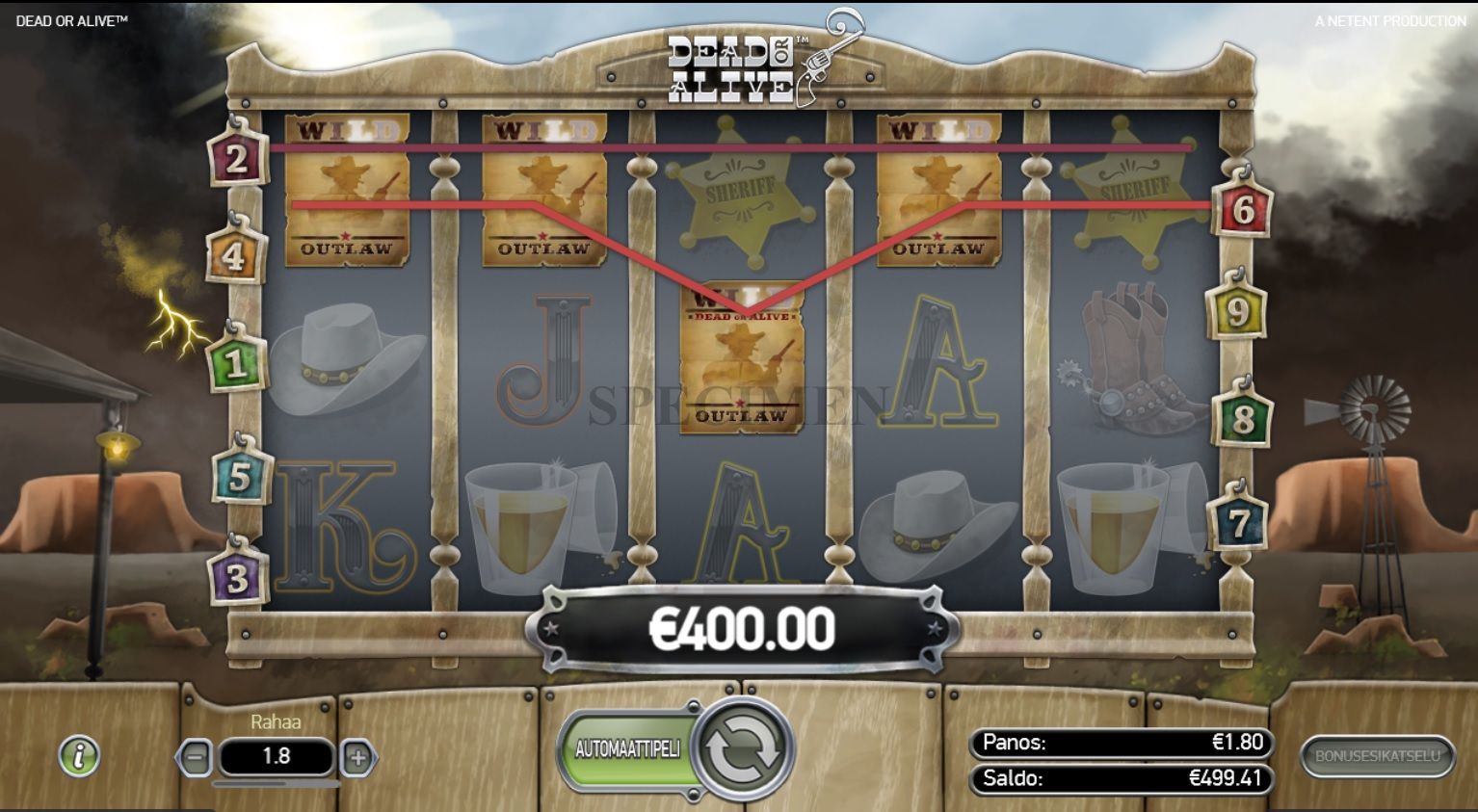Decrease the bet with the minus stepper
The height and width of the screenshot is (812, 1478).
[x=197, y=757]
